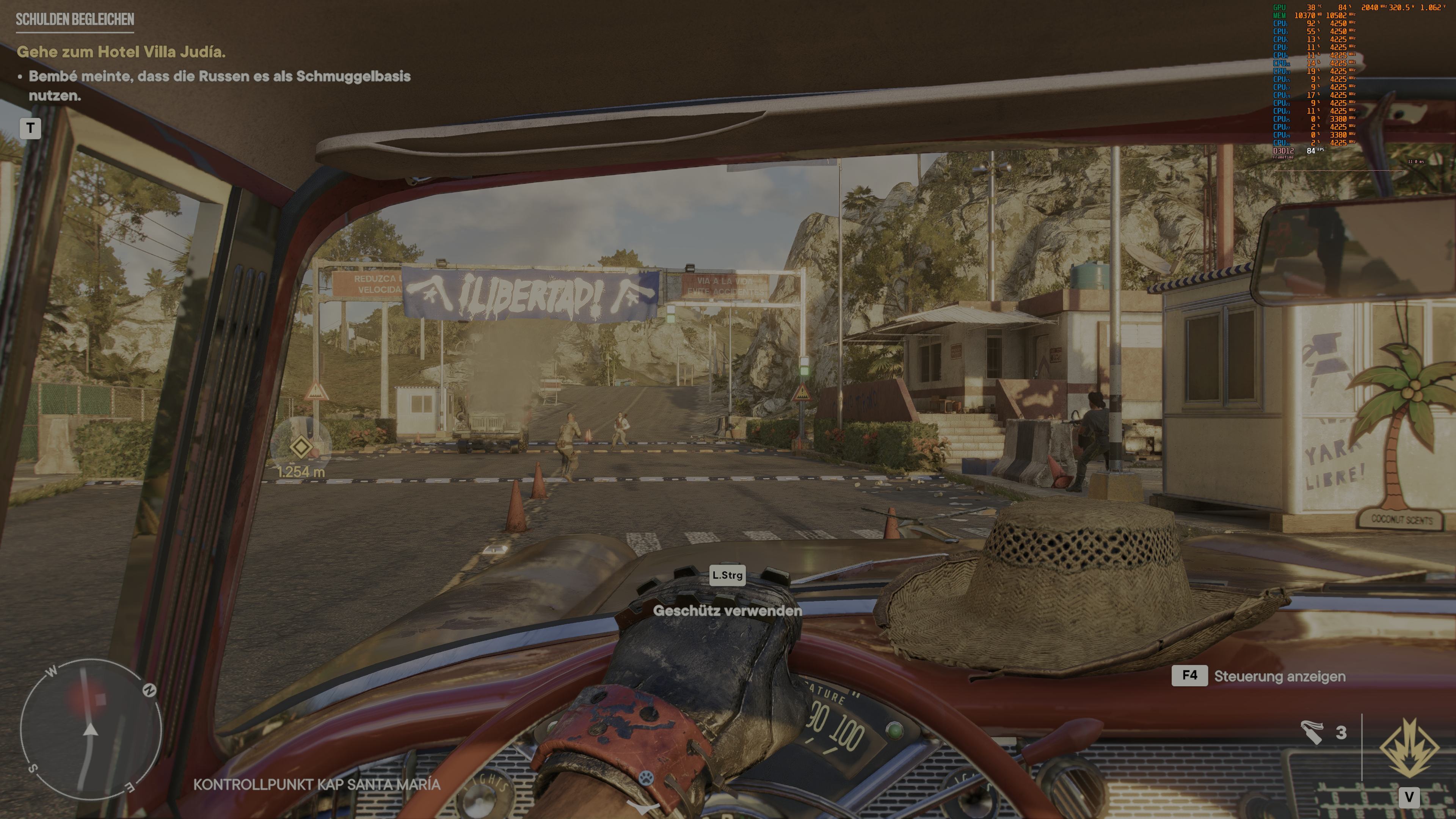Click the diamond objective waypoint marker
The image size is (1456, 819).
[x=301, y=448]
